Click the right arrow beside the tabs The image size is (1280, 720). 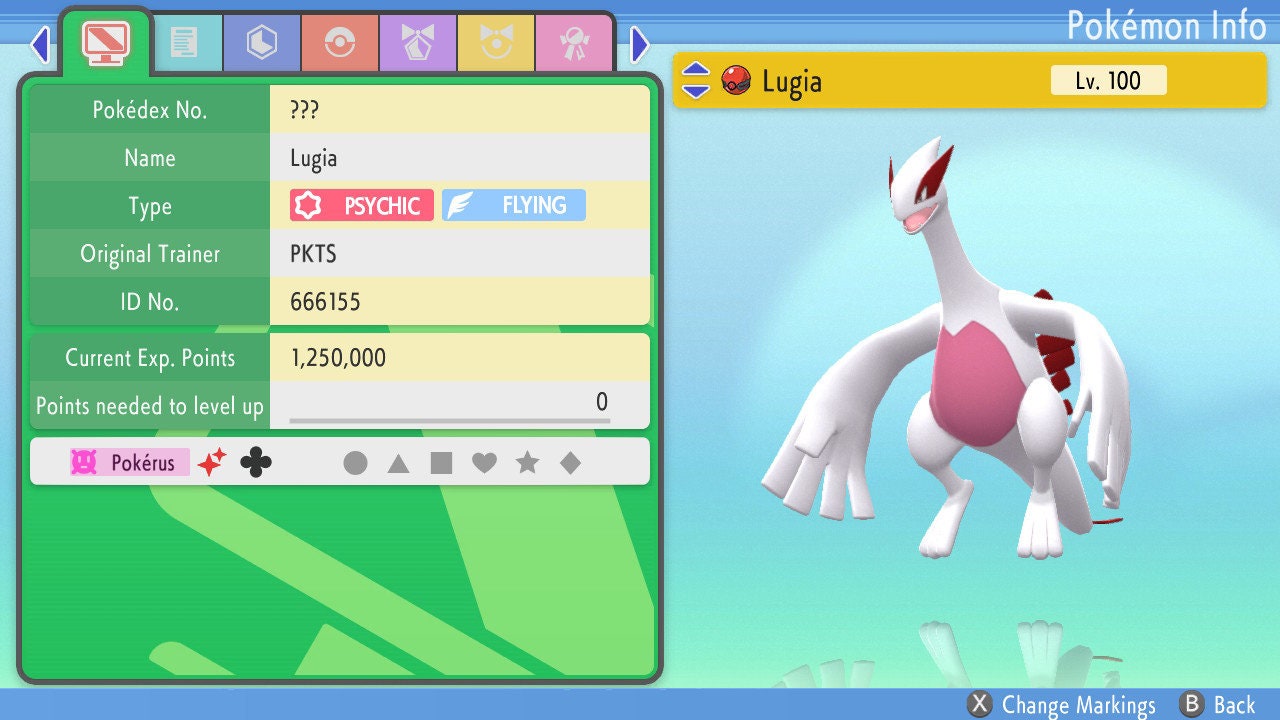coord(640,44)
